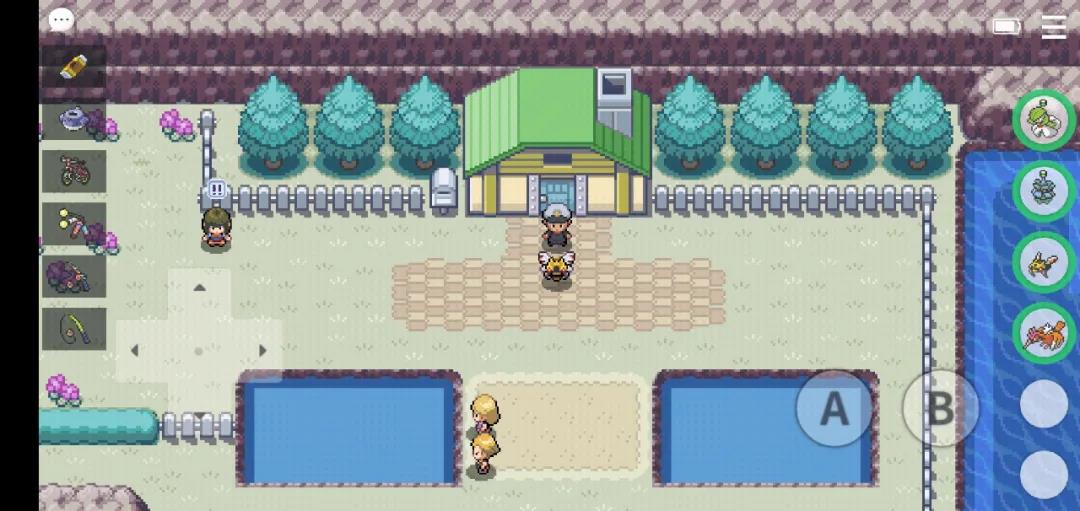Open the chat speech bubble
Viewport: 1080px width, 511px height.
click(61, 19)
